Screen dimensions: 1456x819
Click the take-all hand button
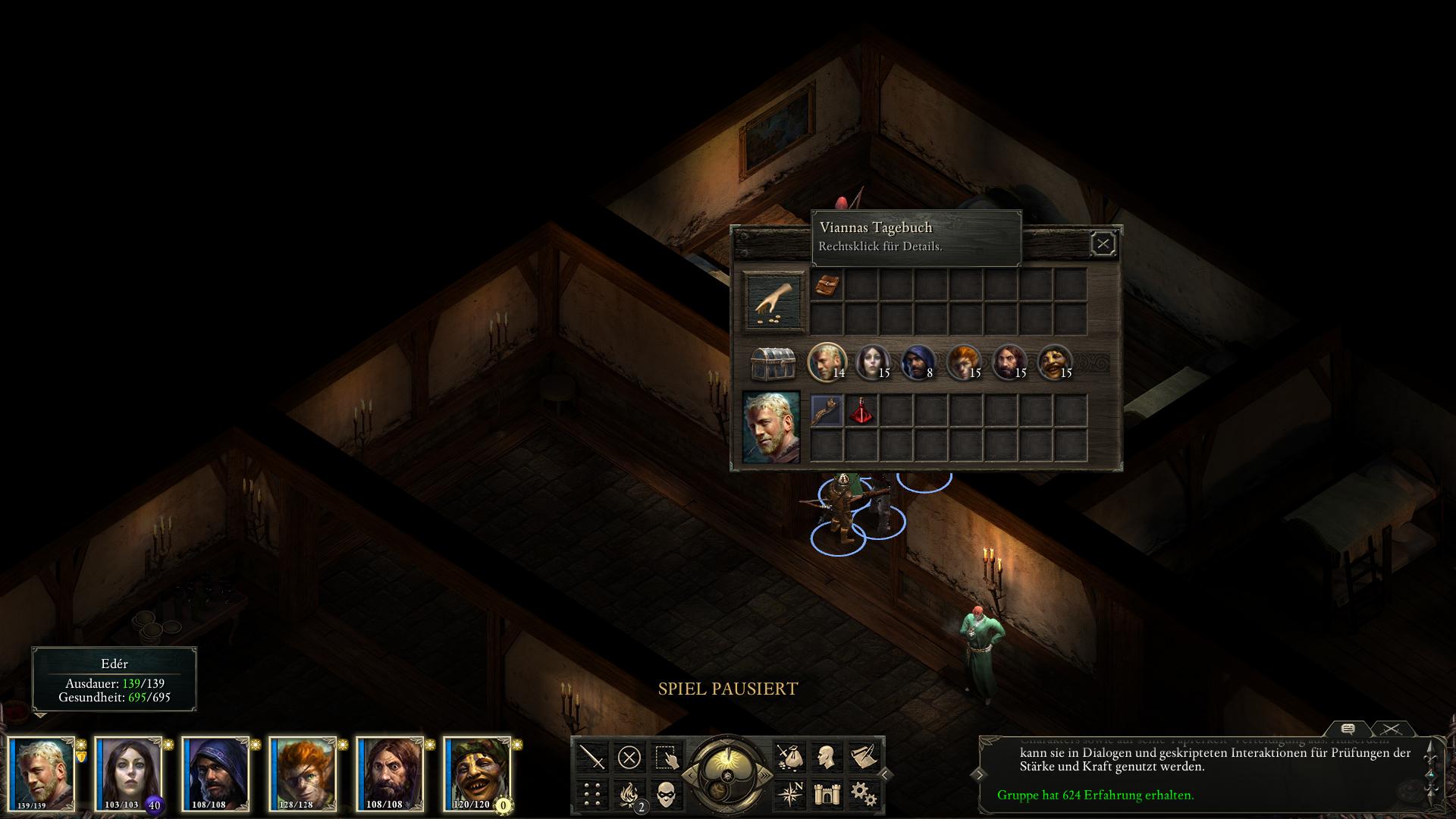(774, 302)
